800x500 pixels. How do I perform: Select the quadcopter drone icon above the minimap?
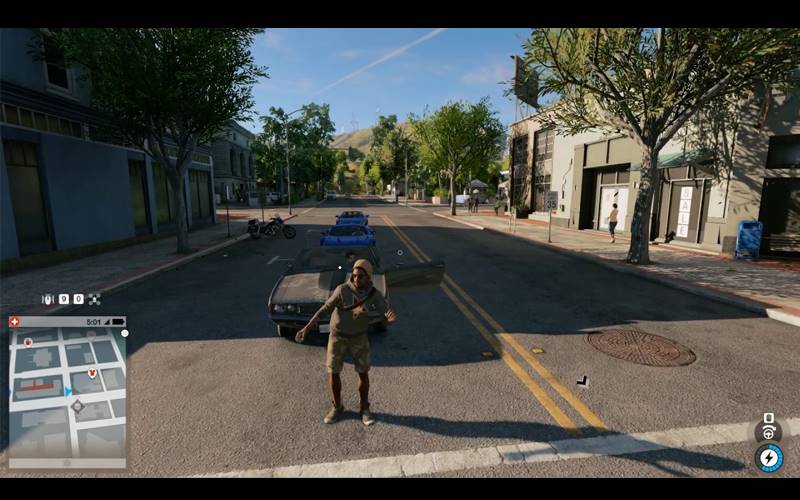[94, 299]
